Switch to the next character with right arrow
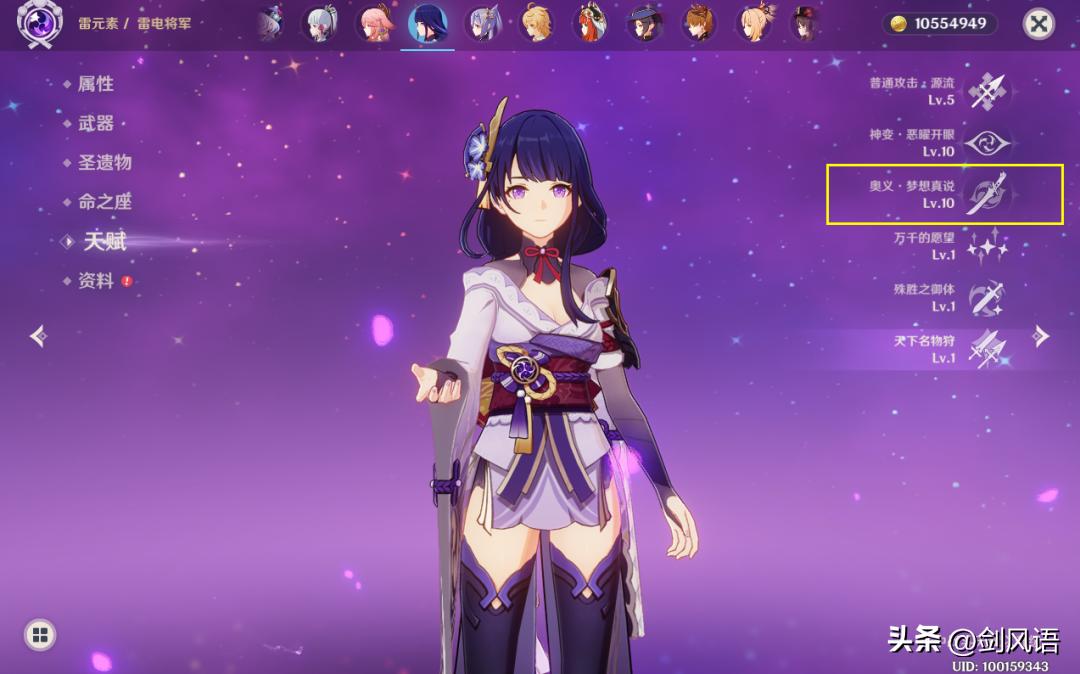This screenshot has width=1080, height=674. (1041, 336)
